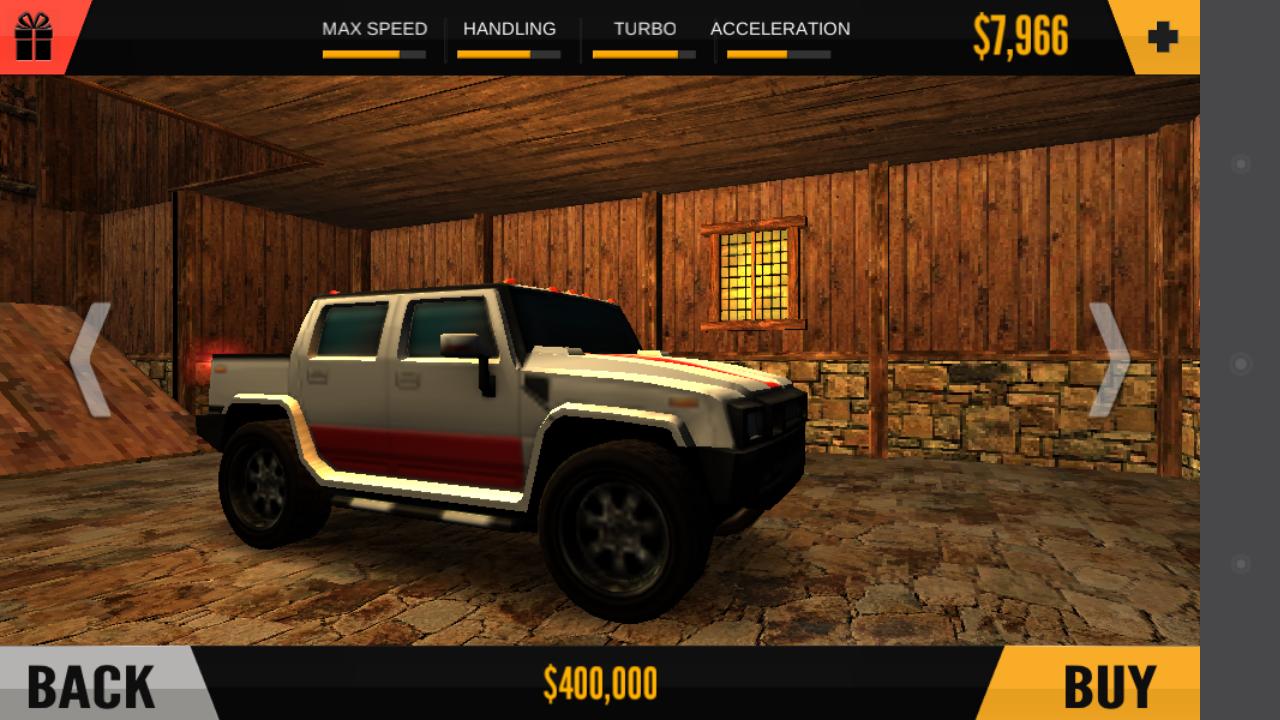Image resolution: width=1280 pixels, height=720 pixels.
Task: Show the next vehicle with right arrow
Action: pyautogui.click(x=1108, y=360)
